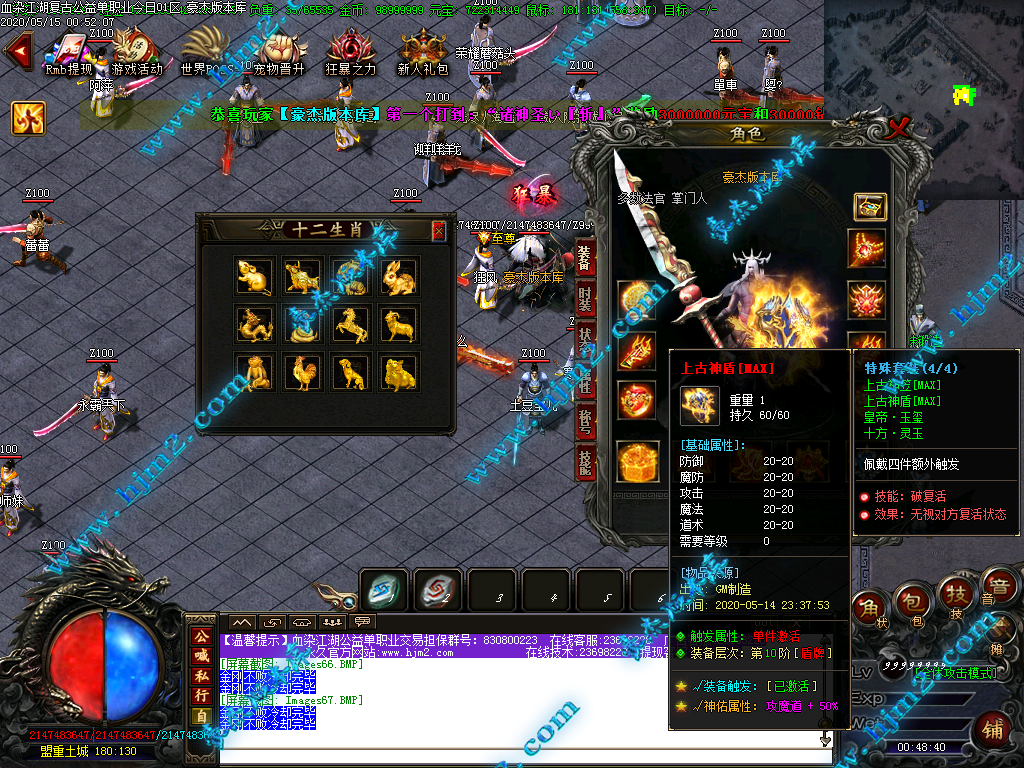The width and height of the screenshot is (1024, 768).
Task: Switch to the 时装 fashion tab
Action: click(585, 298)
